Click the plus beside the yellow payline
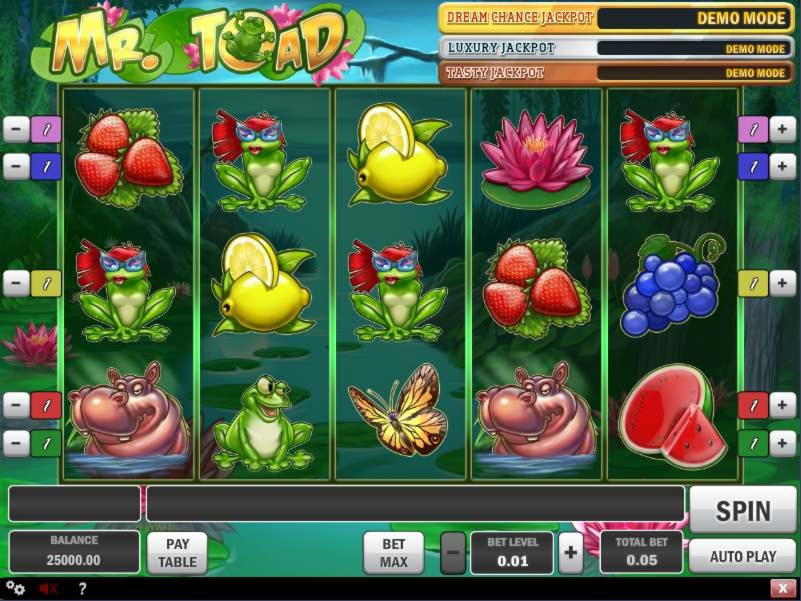 pyautogui.click(x=783, y=283)
